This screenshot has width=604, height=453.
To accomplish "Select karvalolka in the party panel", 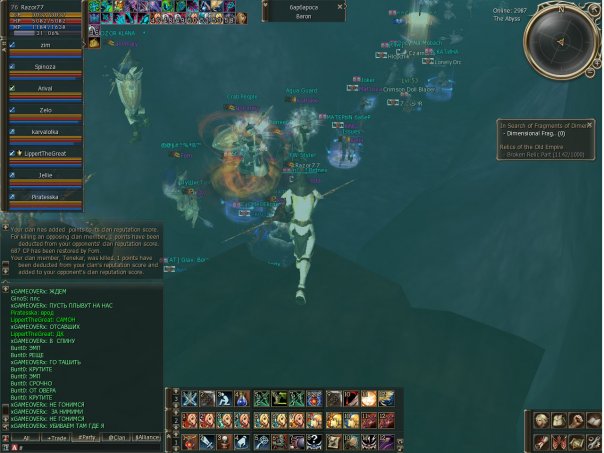I will click(45, 131).
